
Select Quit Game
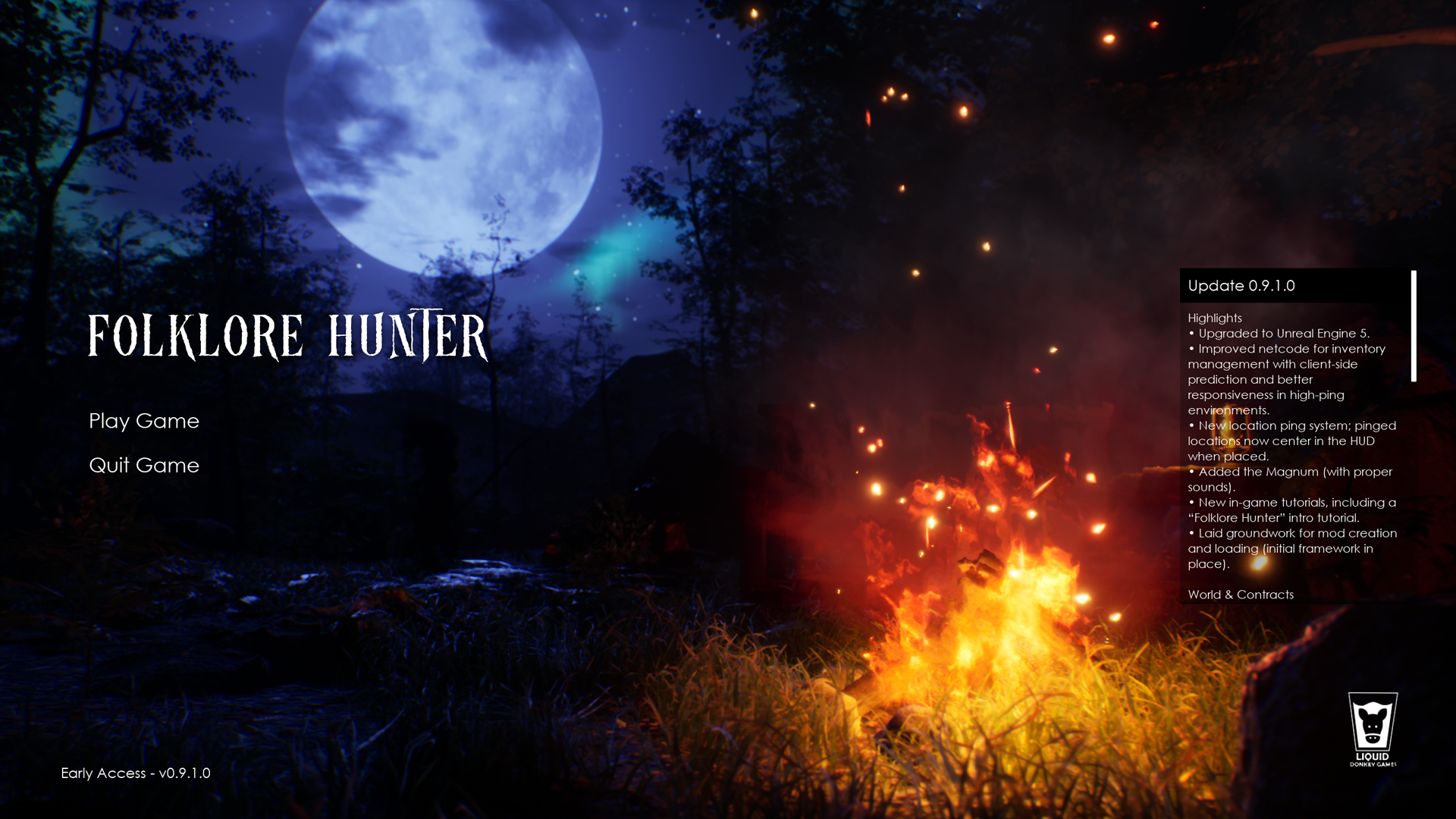[144, 466]
